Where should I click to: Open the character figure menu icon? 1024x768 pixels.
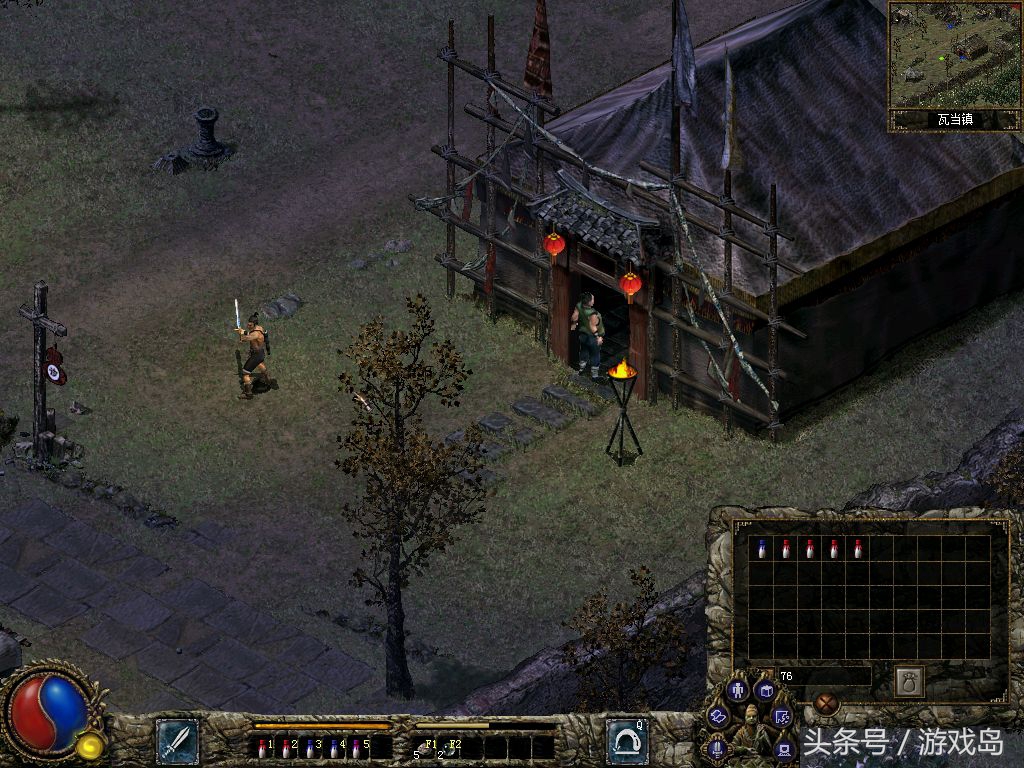(x=737, y=689)
